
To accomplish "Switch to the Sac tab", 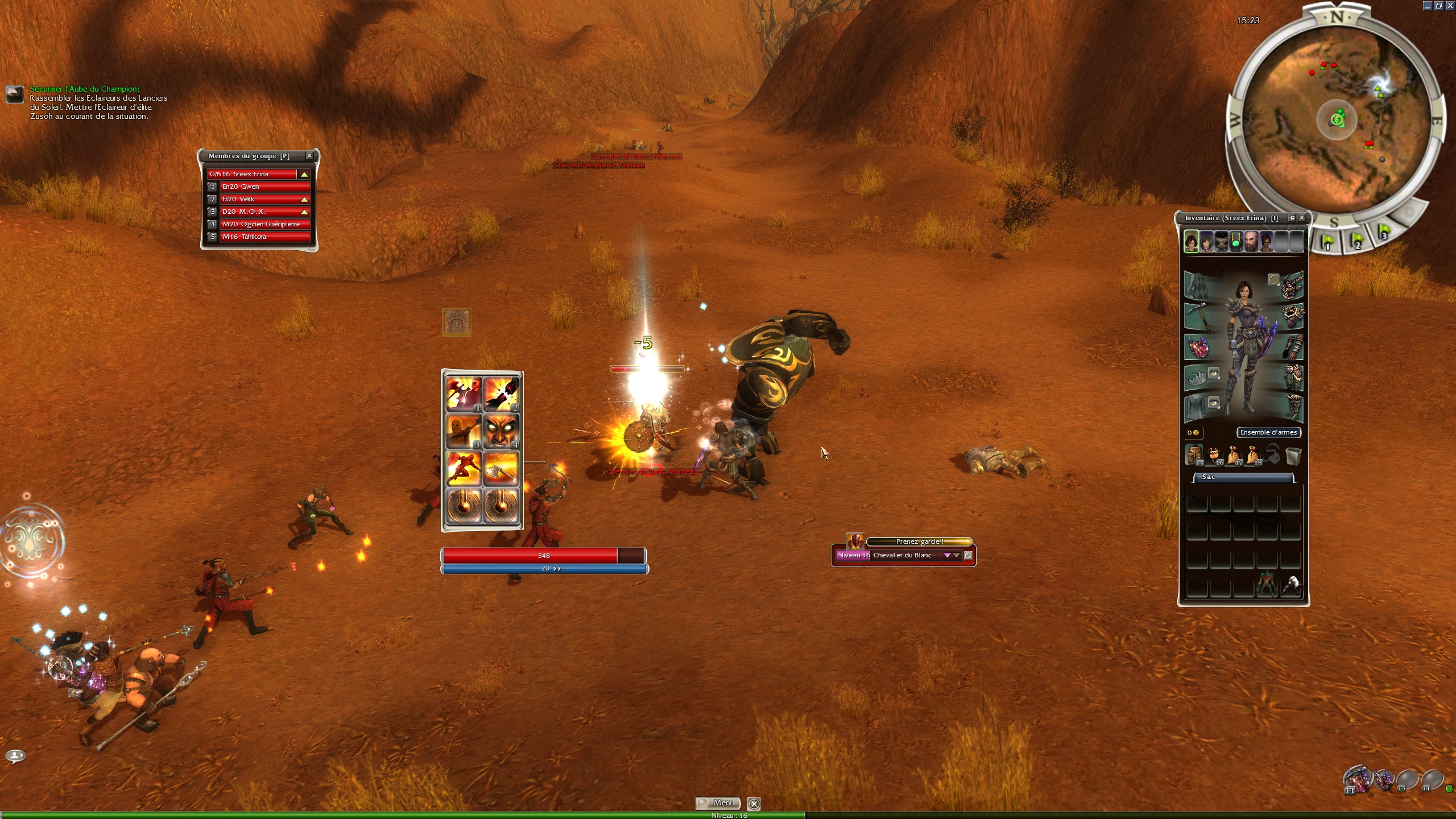I will (1243, 477).
